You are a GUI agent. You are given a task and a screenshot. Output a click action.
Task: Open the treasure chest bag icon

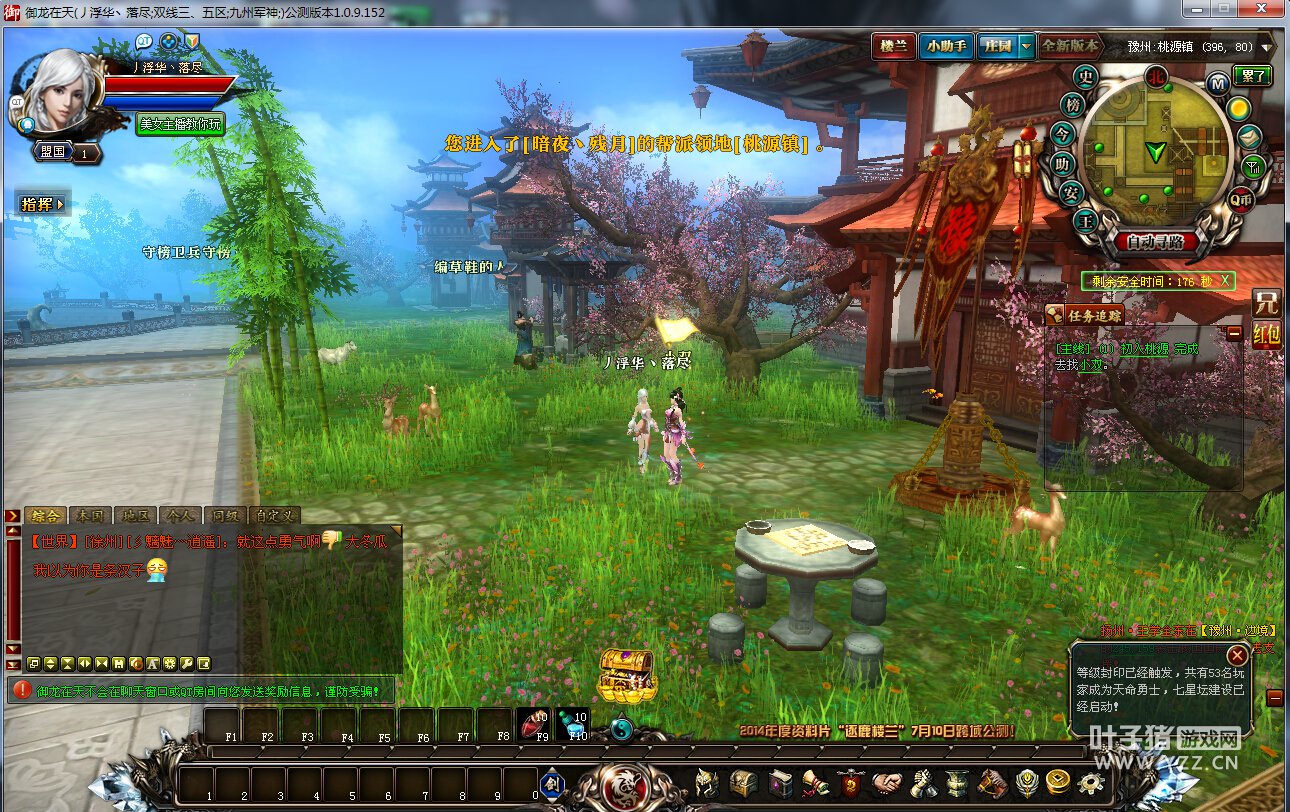(x=743, y=784)
